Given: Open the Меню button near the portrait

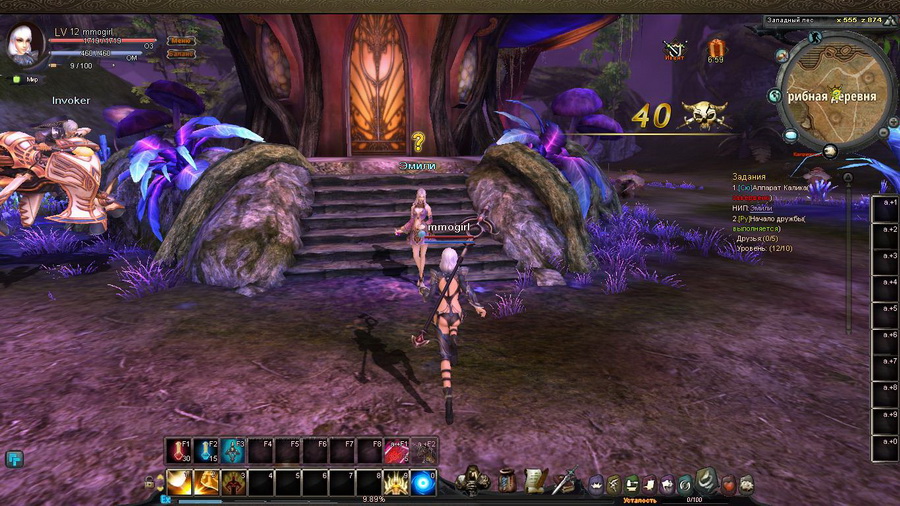Looking at the screenshot, I should (x=181, y=41).
